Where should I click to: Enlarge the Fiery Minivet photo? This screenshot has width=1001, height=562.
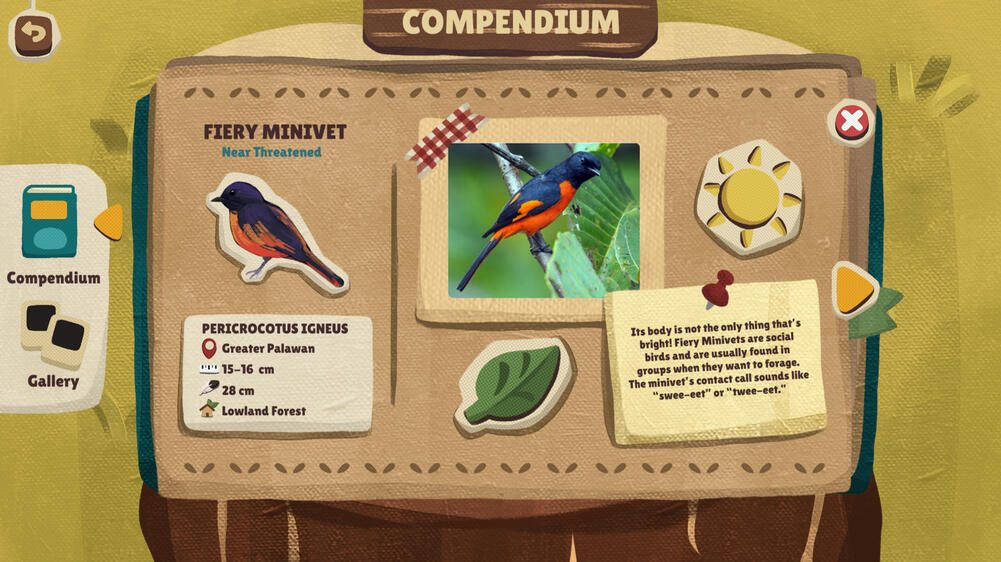pos(543,220)
